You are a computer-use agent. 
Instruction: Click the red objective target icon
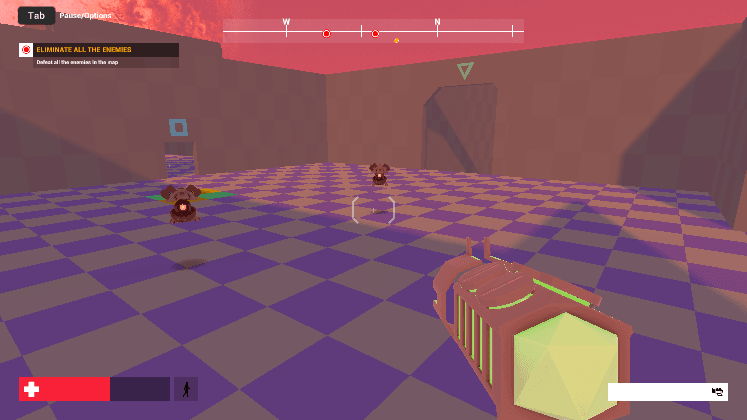pos(26,50)
